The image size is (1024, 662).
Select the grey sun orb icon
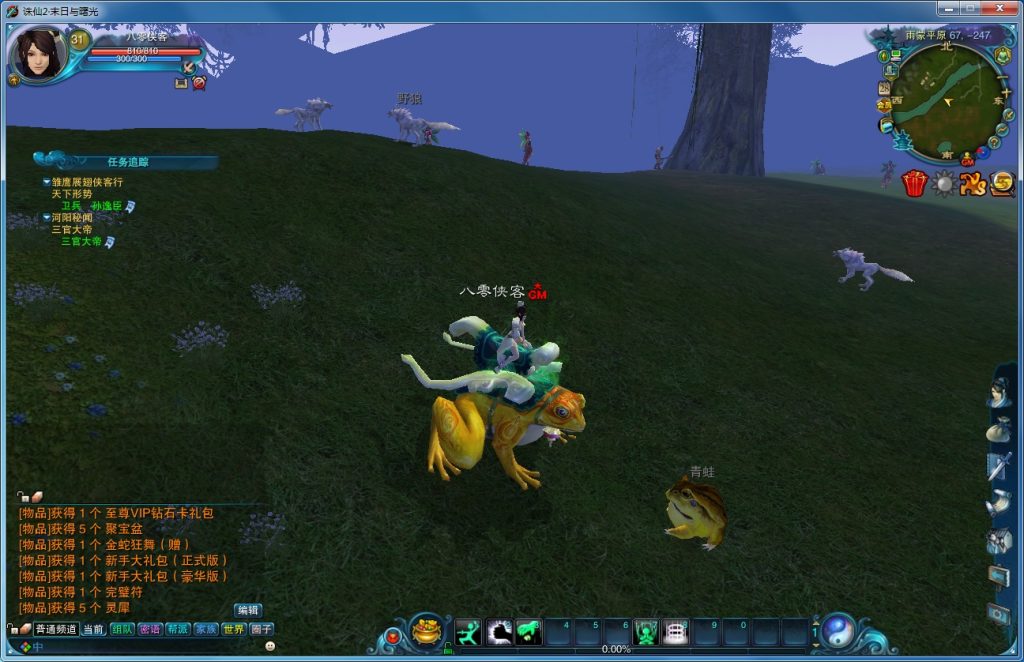[943, 184]
